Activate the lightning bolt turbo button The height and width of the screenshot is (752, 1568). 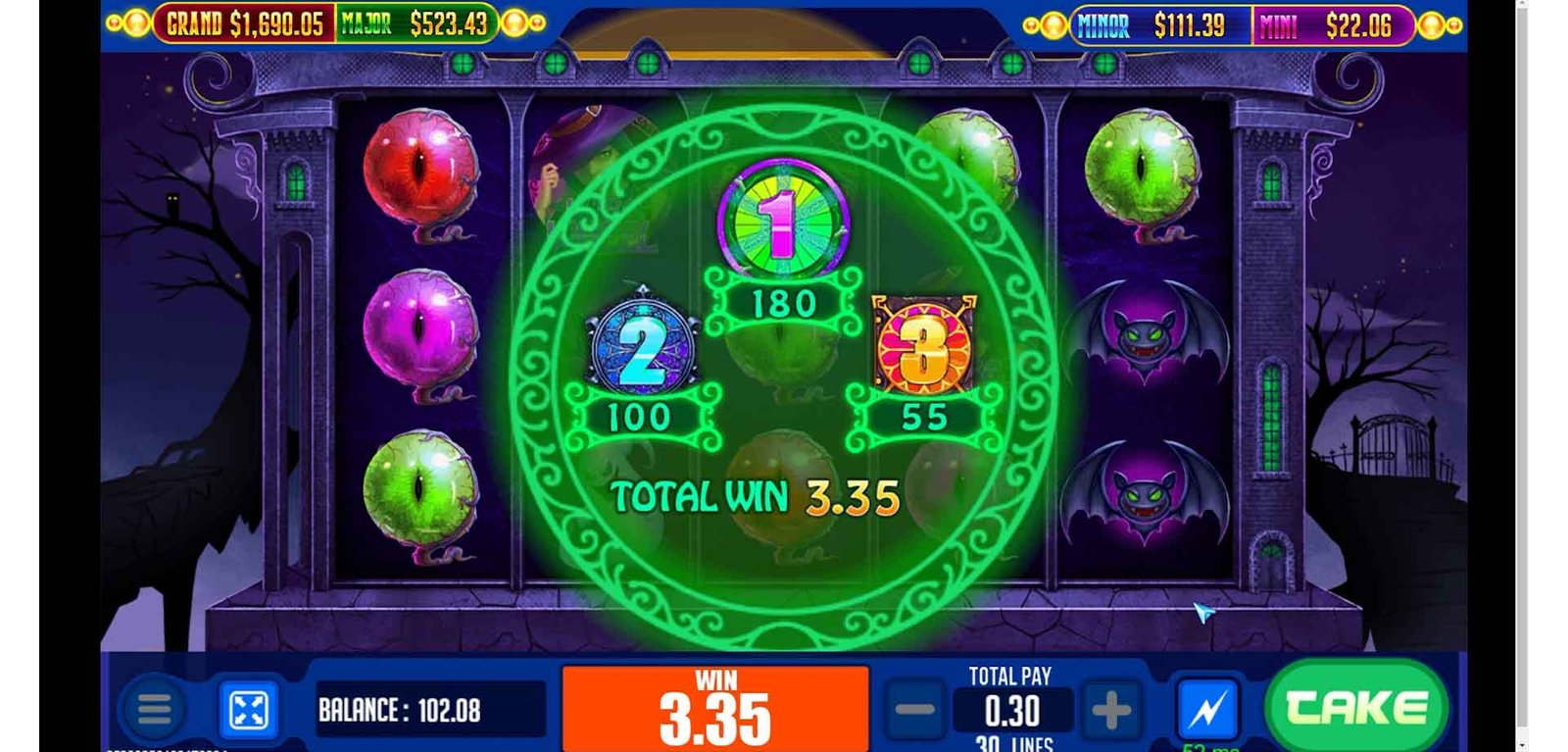click(1207, 710)
